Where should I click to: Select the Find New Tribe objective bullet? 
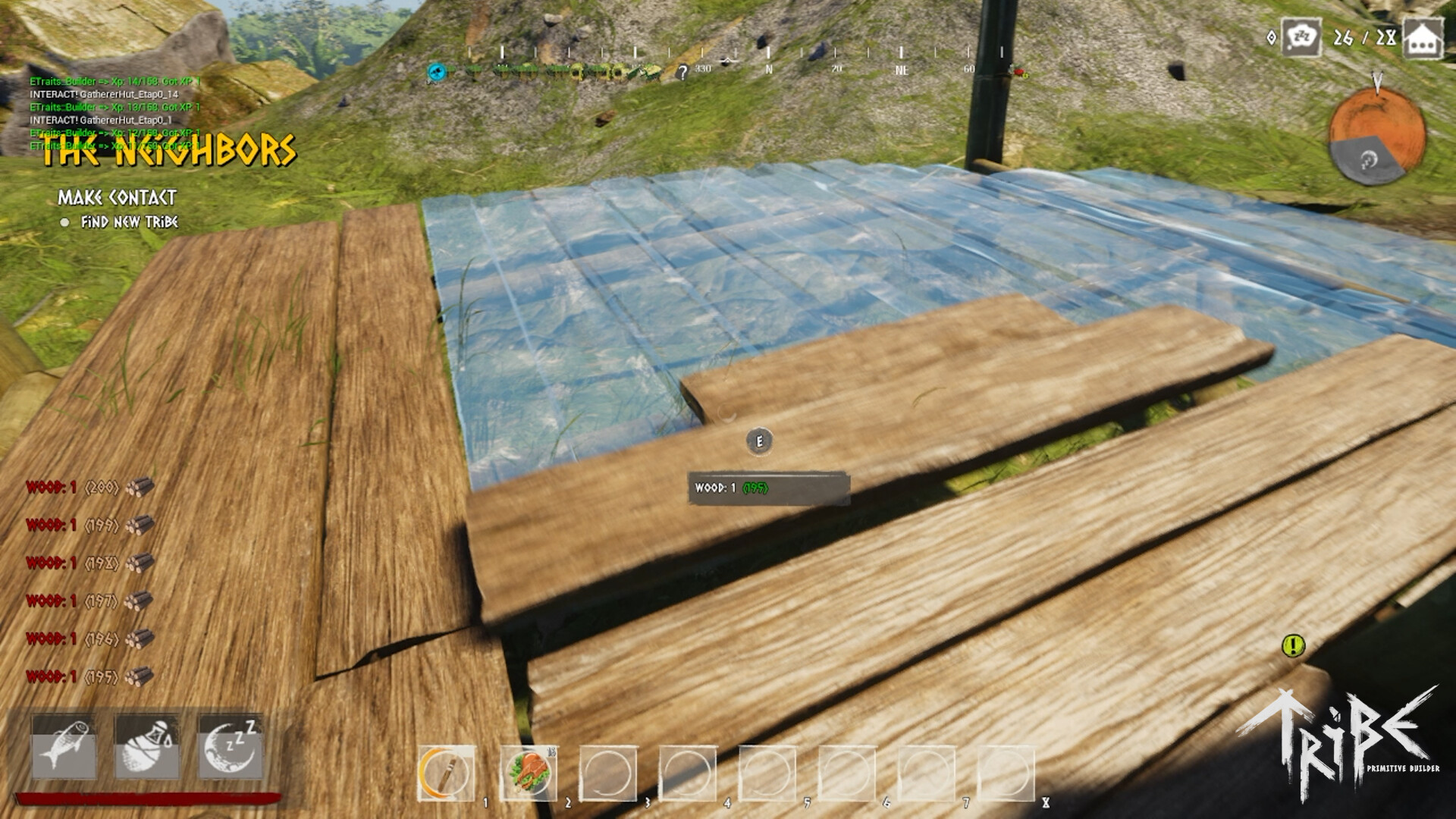(x=67, y=224)
